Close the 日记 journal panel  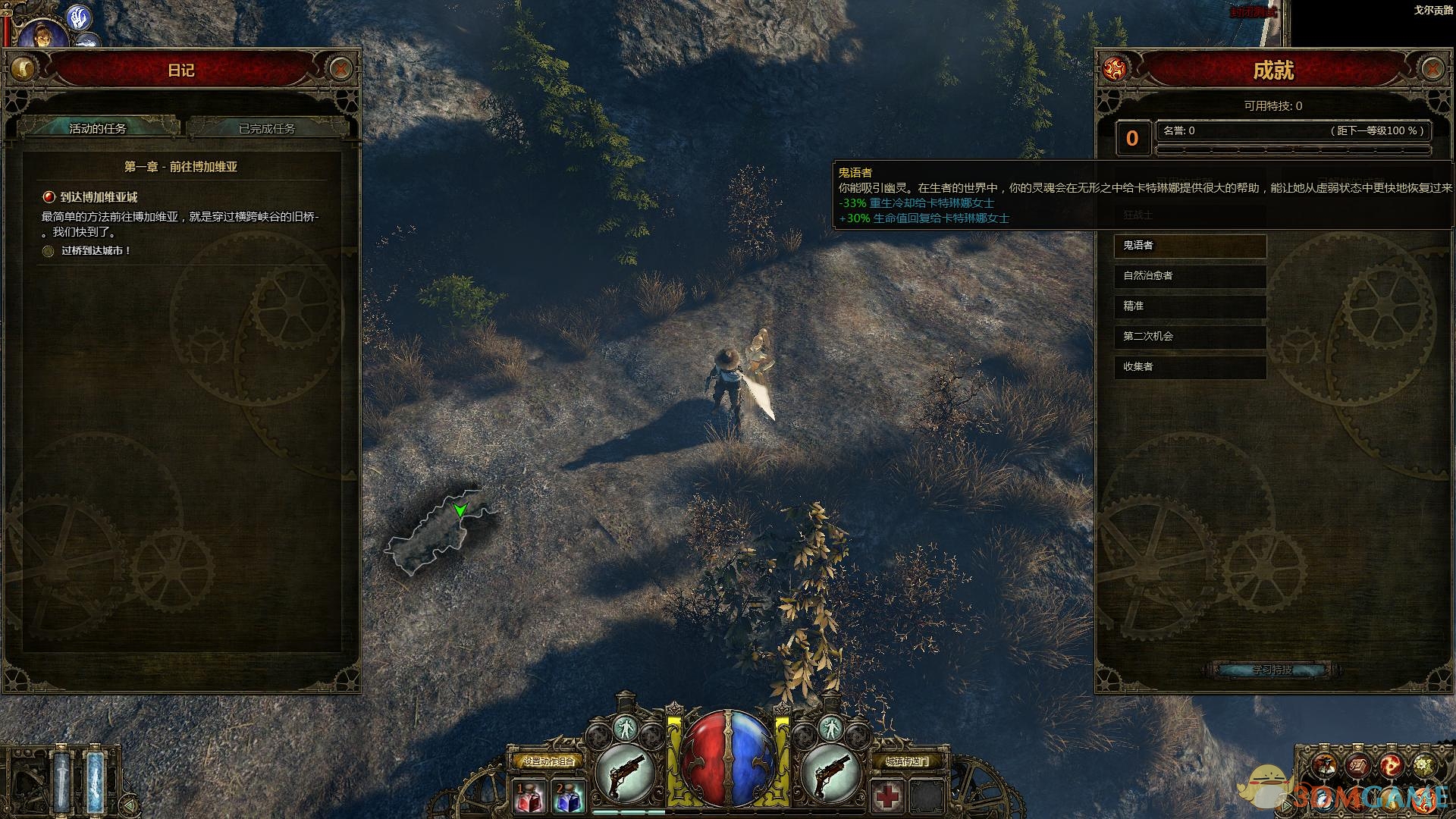pyautogui.click(x=340, y=69)
